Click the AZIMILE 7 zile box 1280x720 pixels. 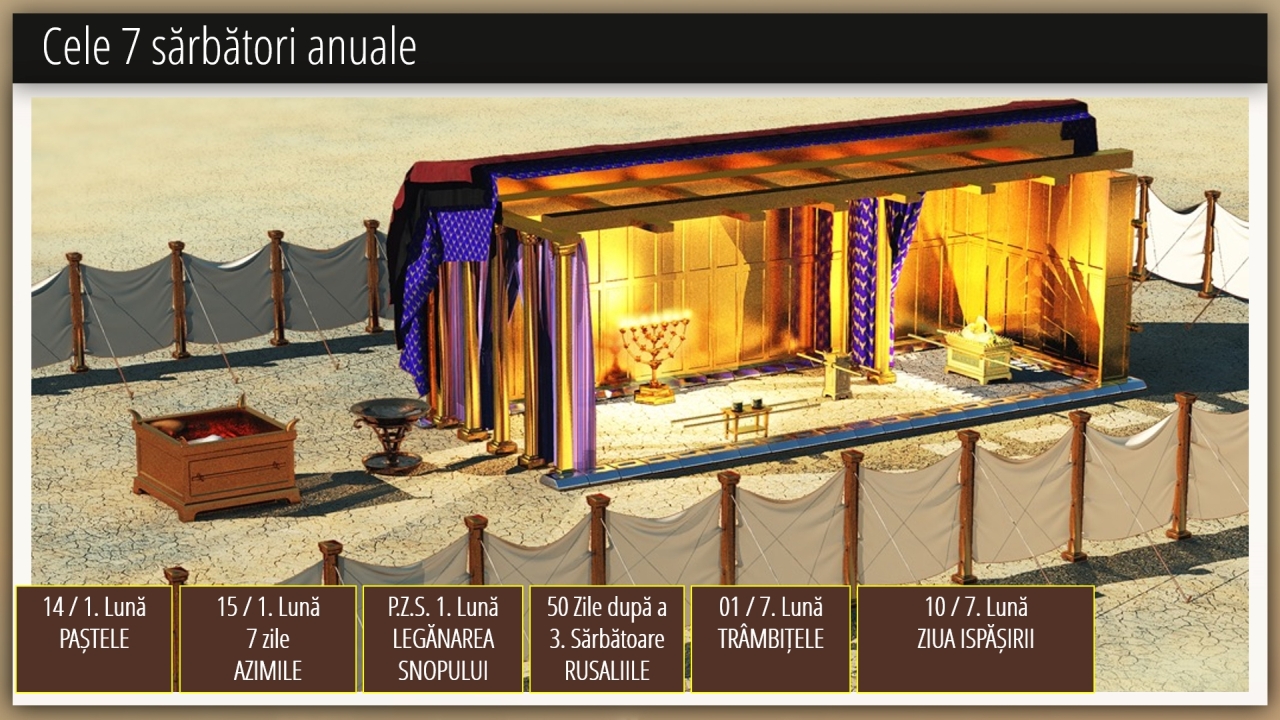268,638
